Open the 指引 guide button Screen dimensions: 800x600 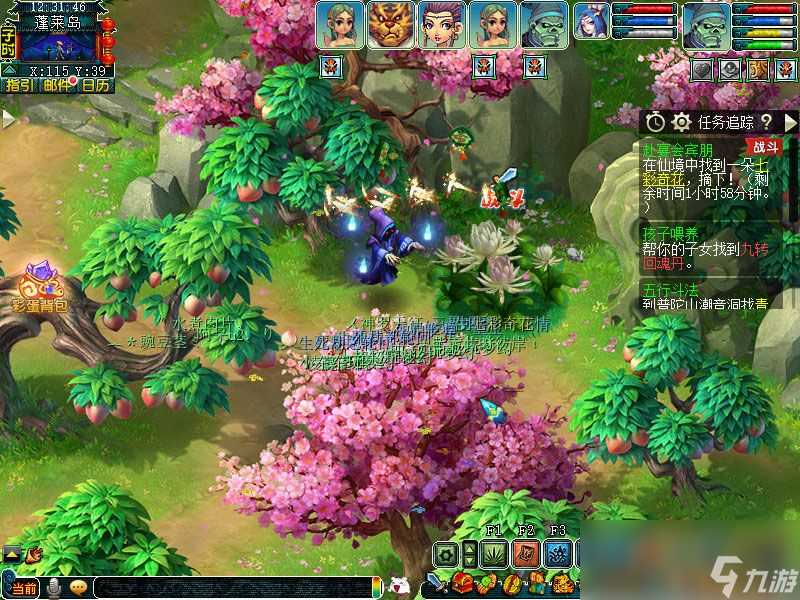pyautogui.click(x=19, y=86)
